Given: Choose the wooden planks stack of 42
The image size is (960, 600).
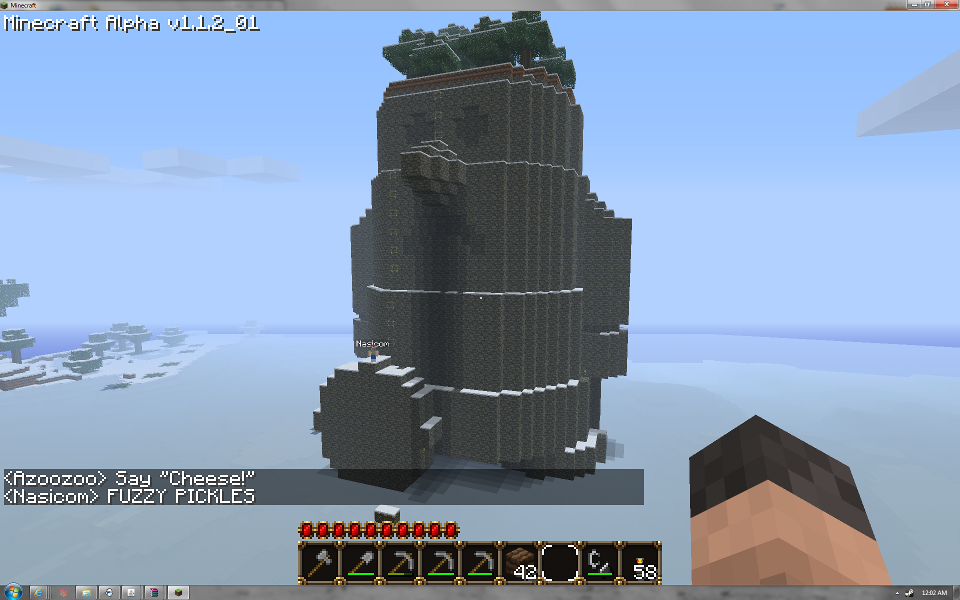Looking at the screenshot, I should pyautogui.click(x=520, y=563).
